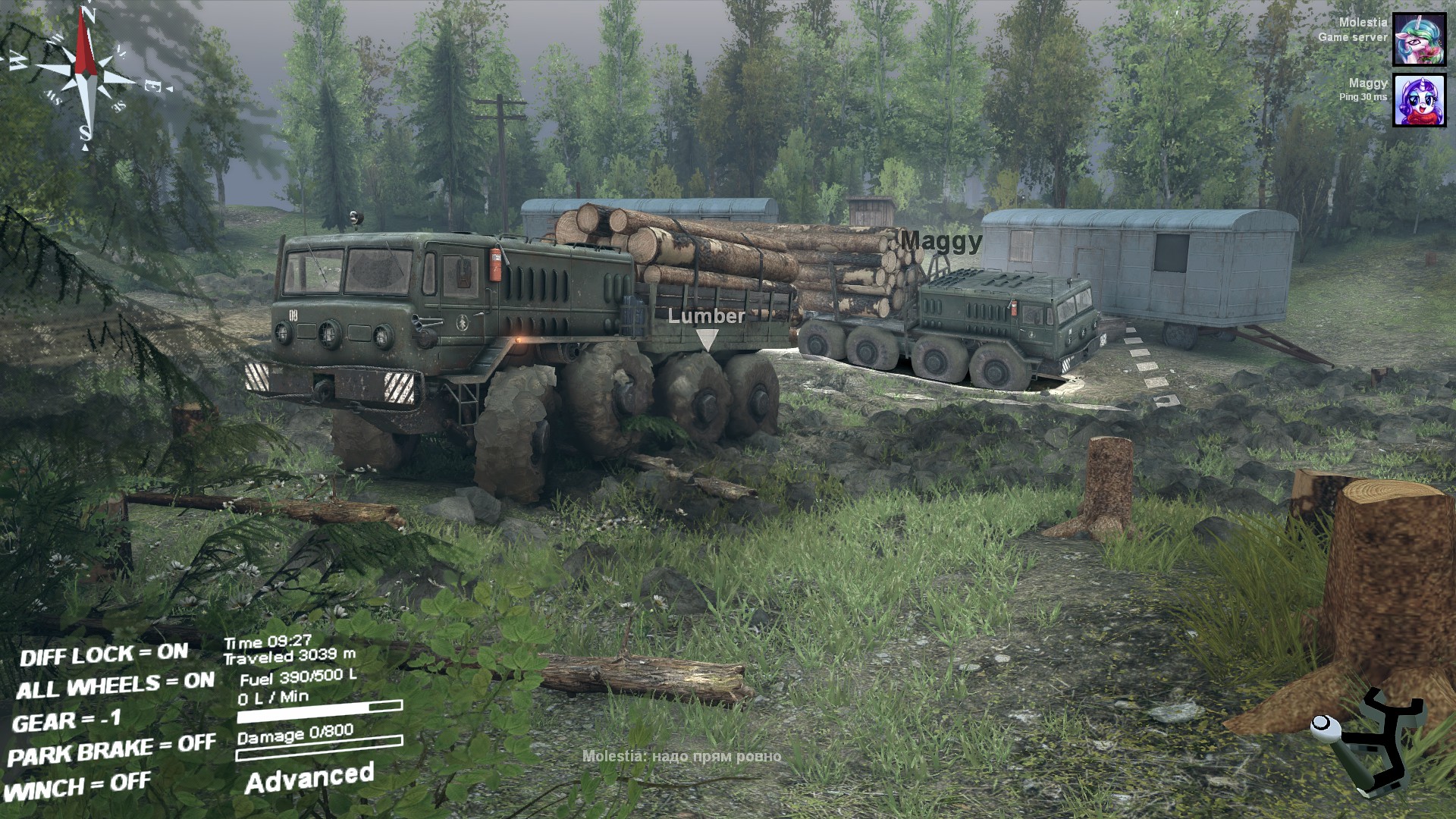1456x819 pixels.
Task: Toggle the DIFF LOCK setting
Action: pyautogui.click(x=104, y=654)
